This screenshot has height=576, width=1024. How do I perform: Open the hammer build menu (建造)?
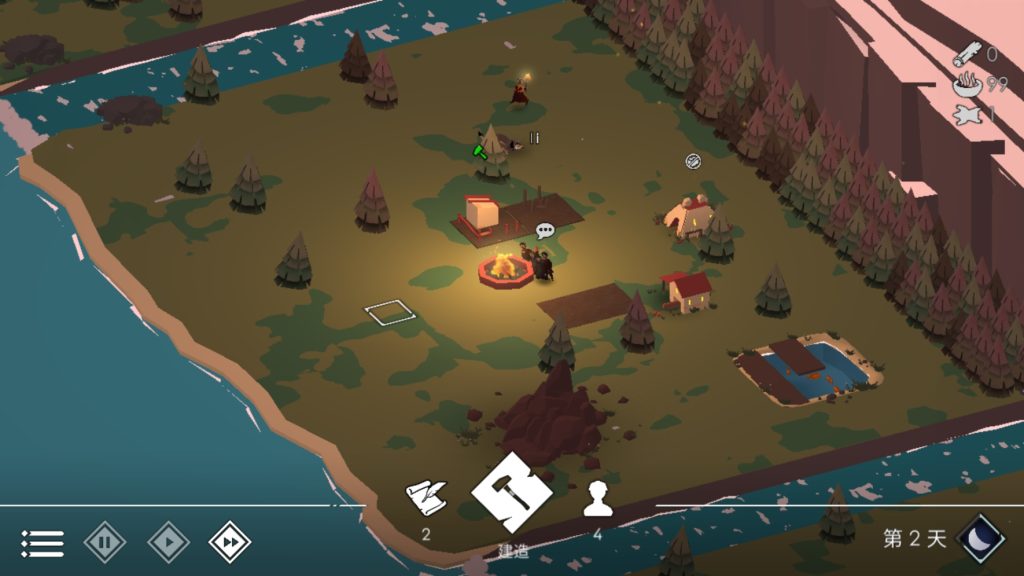coord(512,493)
